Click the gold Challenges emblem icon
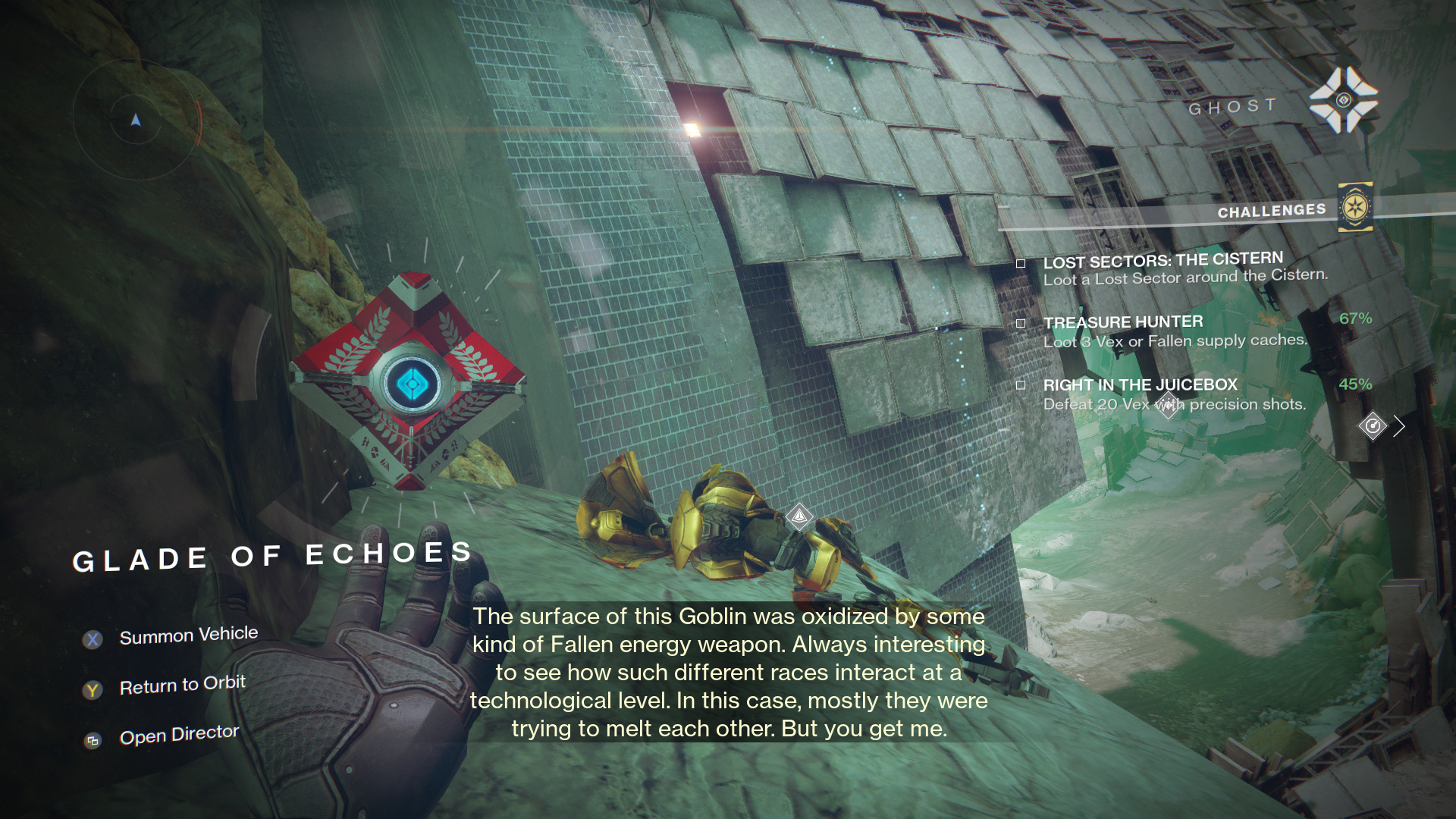Viewport: 1456px width, 819px height. tap(1355, 206)
